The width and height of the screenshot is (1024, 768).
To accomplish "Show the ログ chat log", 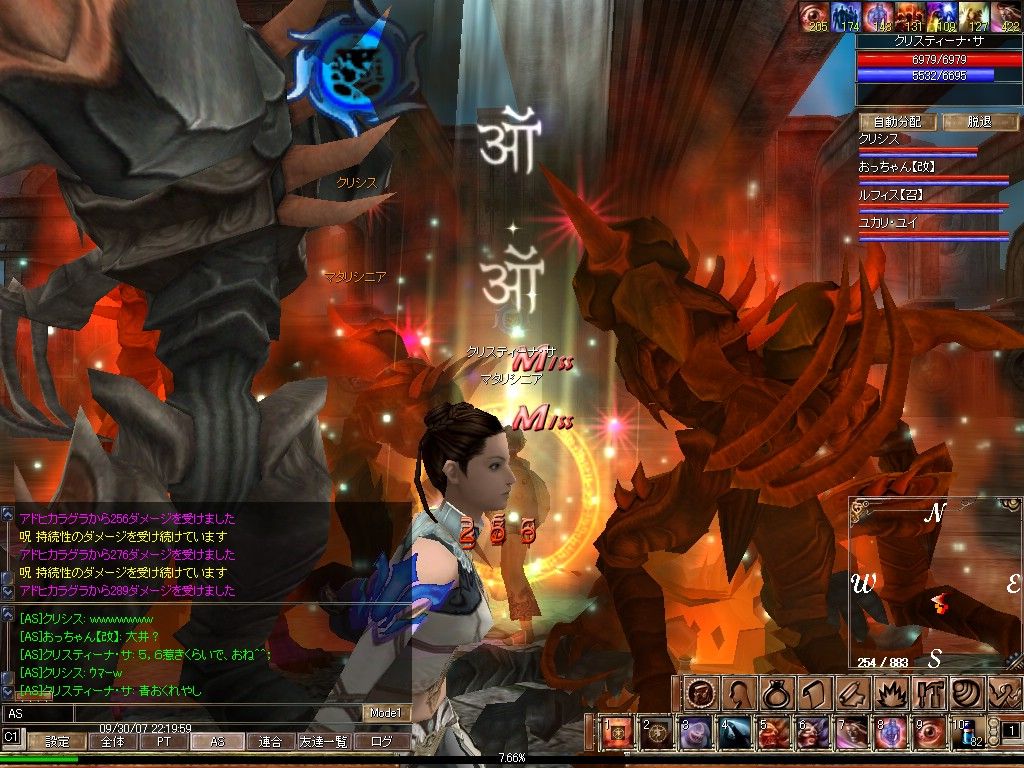I will (x=382, y=742).
